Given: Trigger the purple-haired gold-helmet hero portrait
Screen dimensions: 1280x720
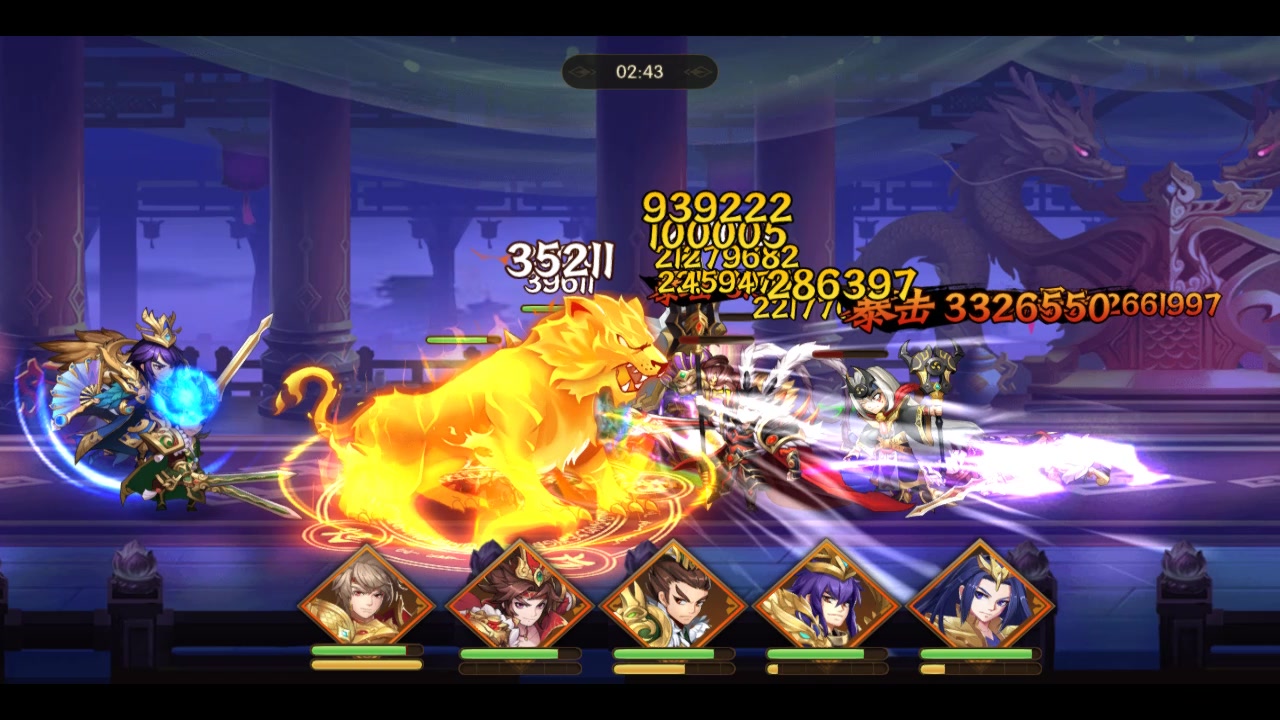Looking at the screenshot, I should click(x=827, y=601).
